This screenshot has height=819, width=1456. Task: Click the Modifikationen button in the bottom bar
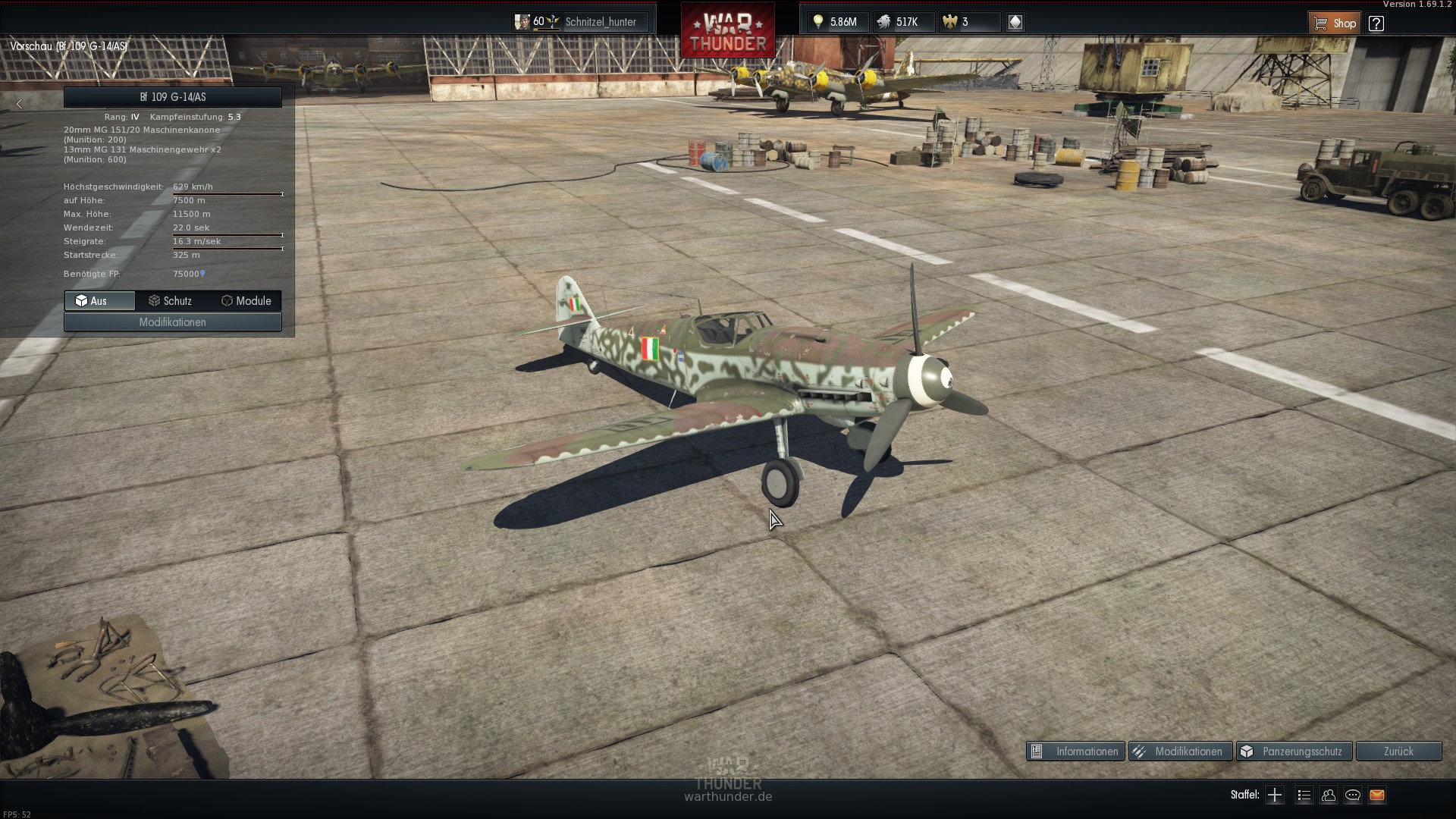(x=1180, y=752)
